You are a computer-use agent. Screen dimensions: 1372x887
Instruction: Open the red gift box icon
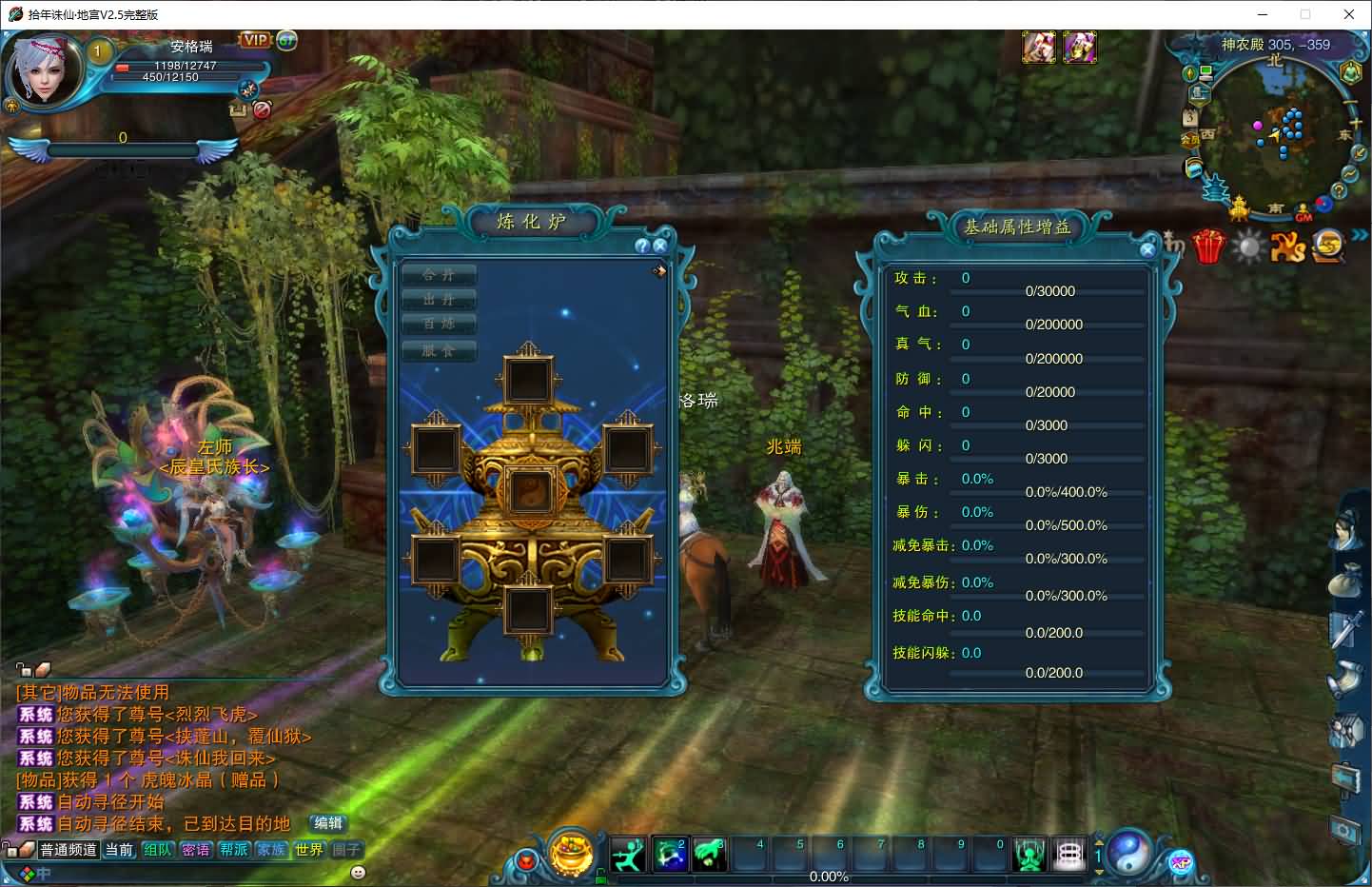tap(1208, 246)
